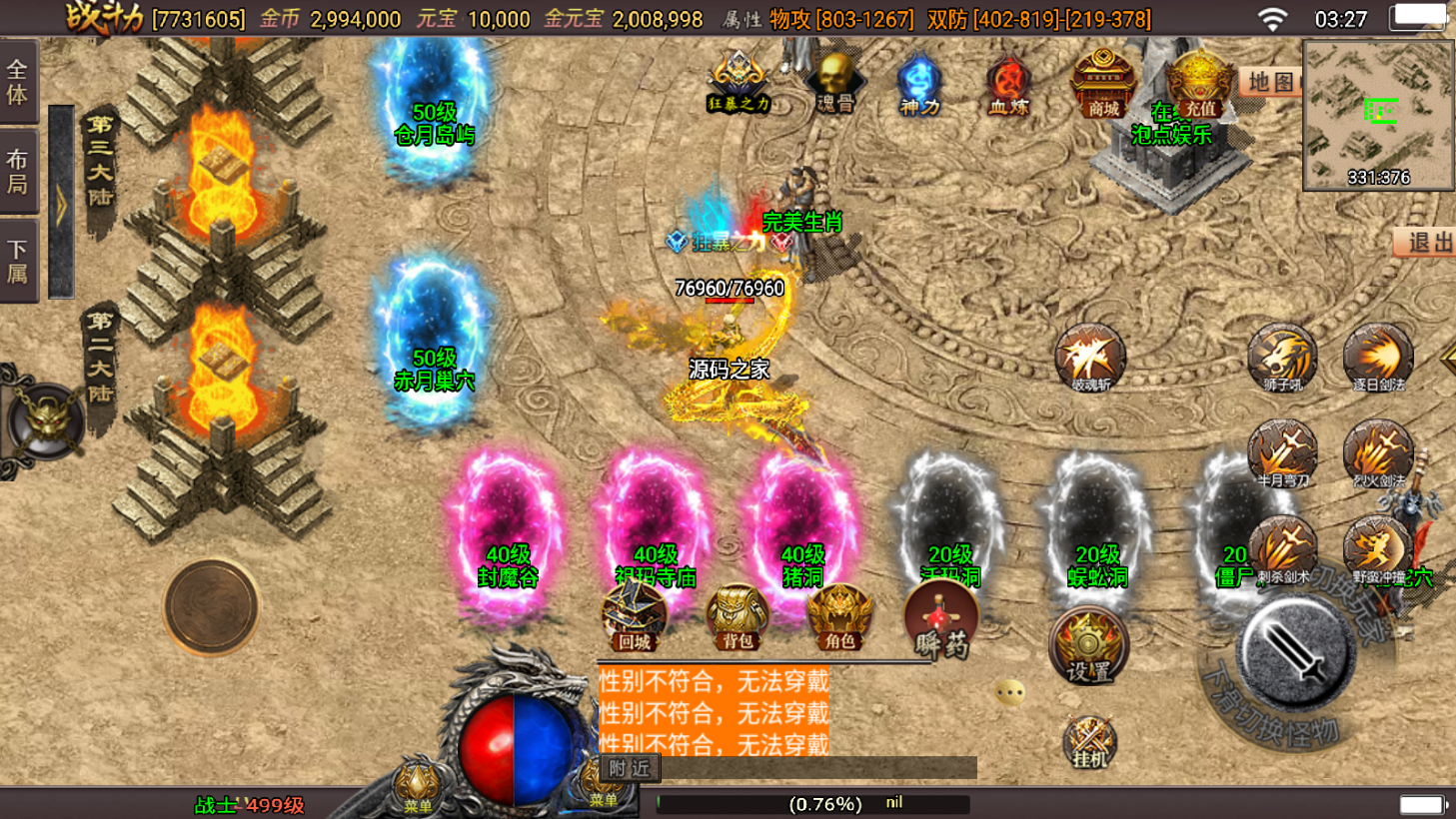
Task: Open the 背包 backpack icon
Action: pos(737,616)
